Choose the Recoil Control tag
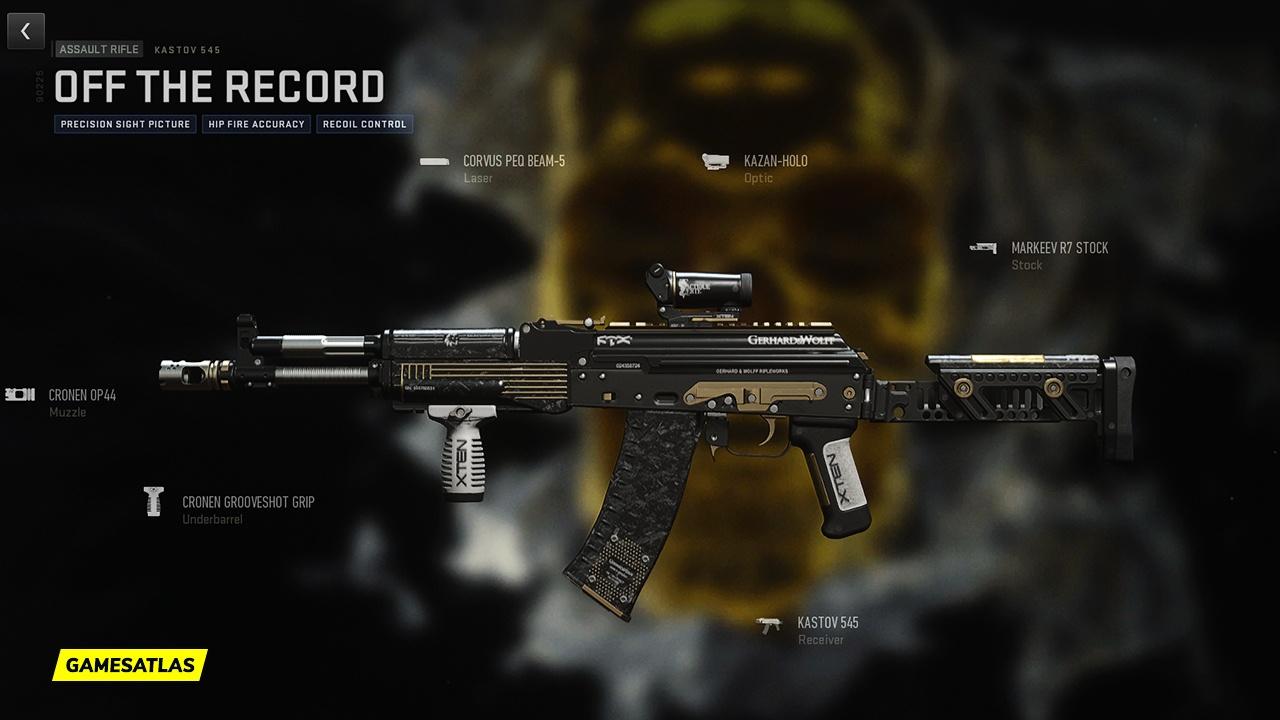This screenshot has width=1280, height=720. (364, 125)
